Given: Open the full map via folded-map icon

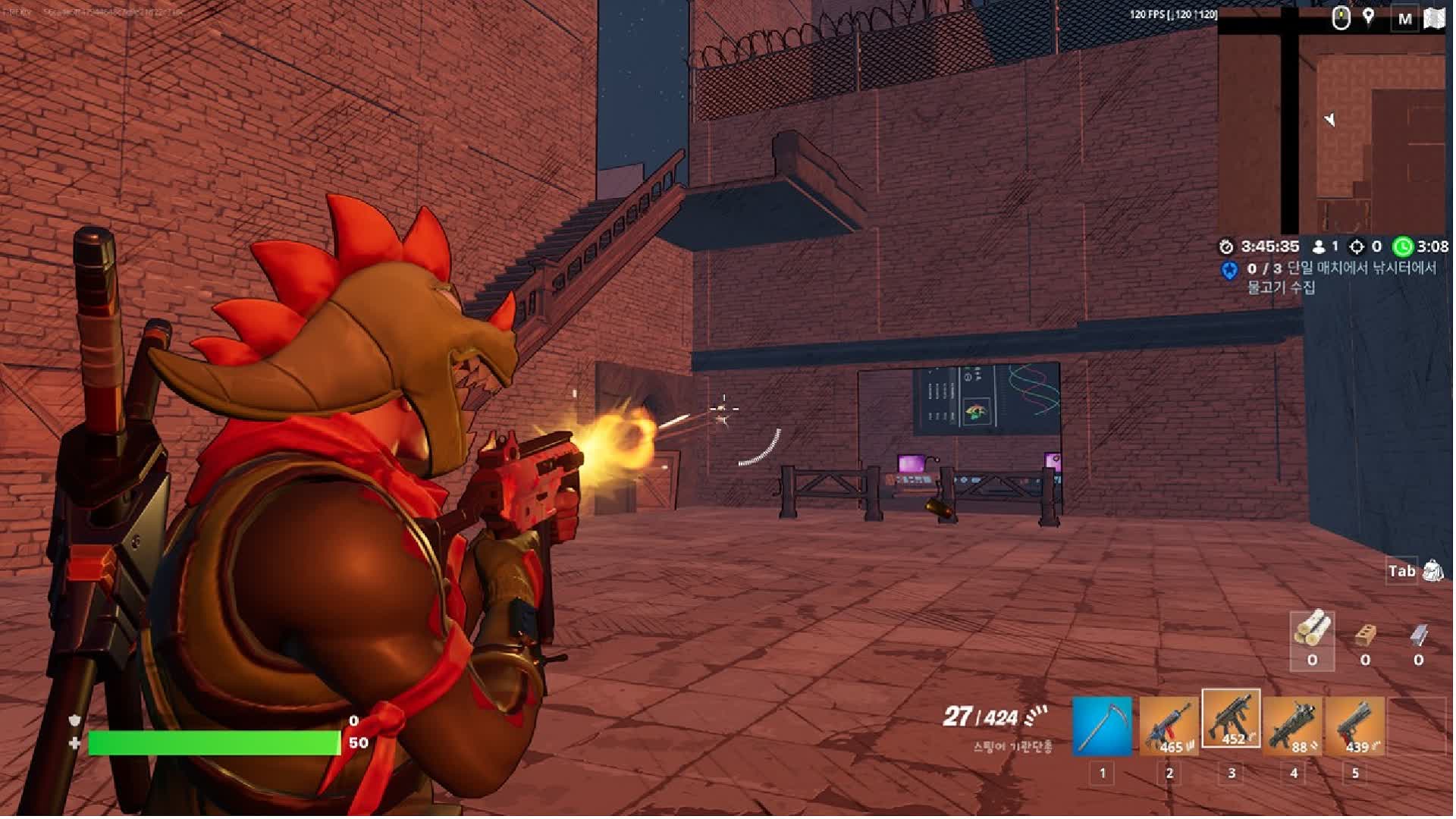Looking at the screenshot, I should [x=1434, y=18].
